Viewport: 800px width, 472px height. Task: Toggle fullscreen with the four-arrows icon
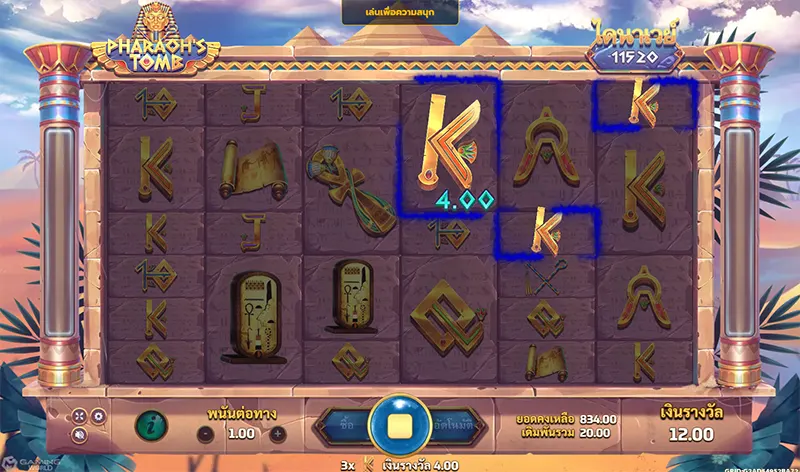click(x=79, y=415)
